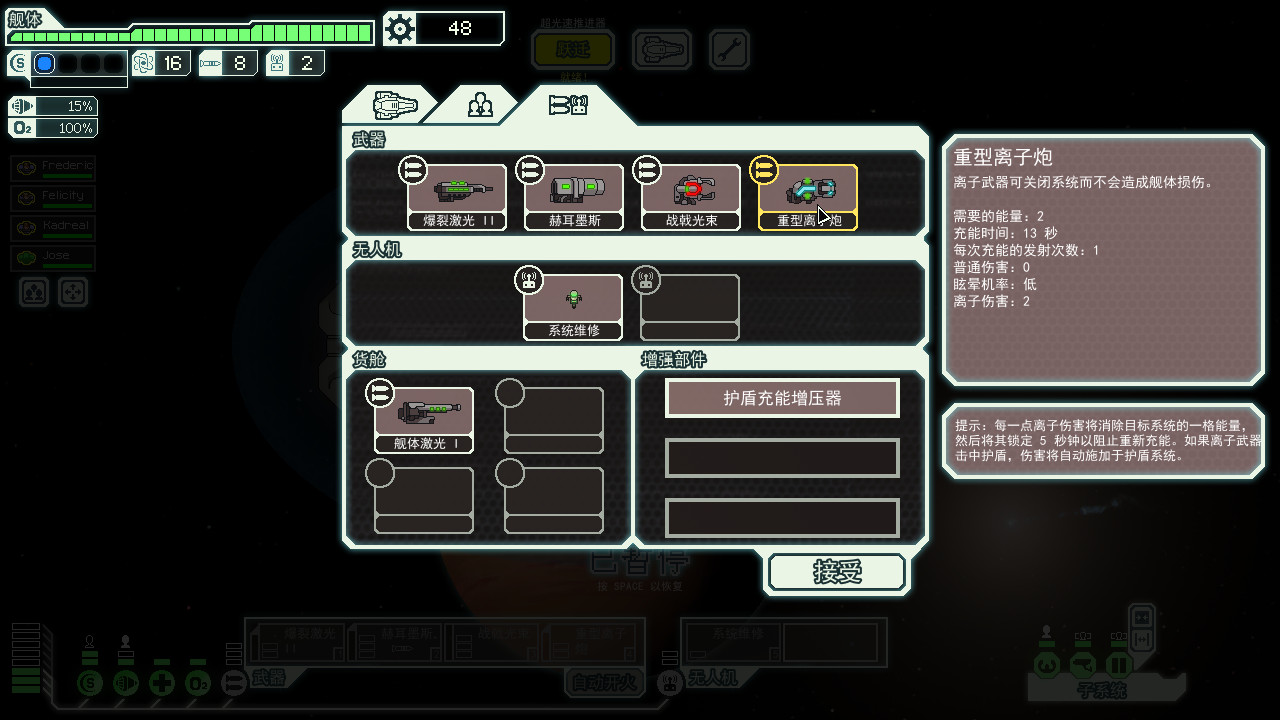Select the 系统维修 drone slot
Viewport: 1280px width, 720px height.
click(x=574, y=307)
